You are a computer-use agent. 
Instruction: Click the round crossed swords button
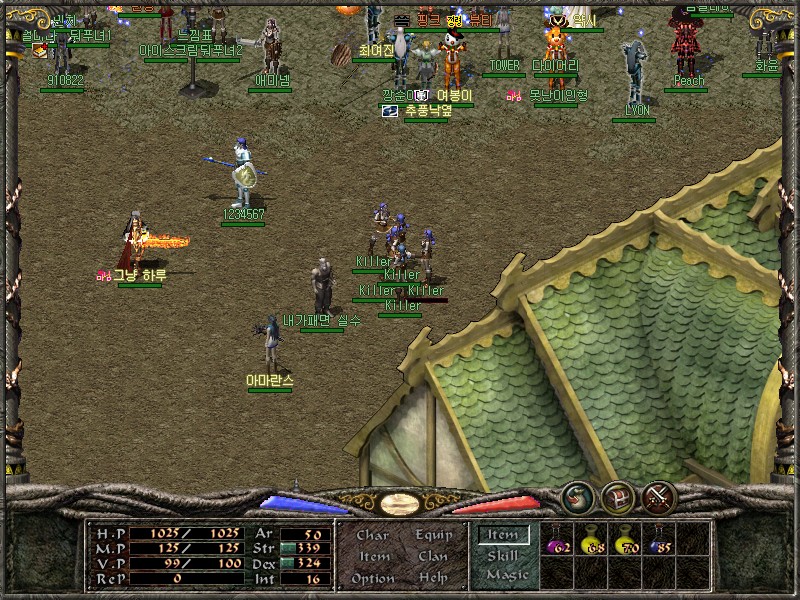point(659,496)
